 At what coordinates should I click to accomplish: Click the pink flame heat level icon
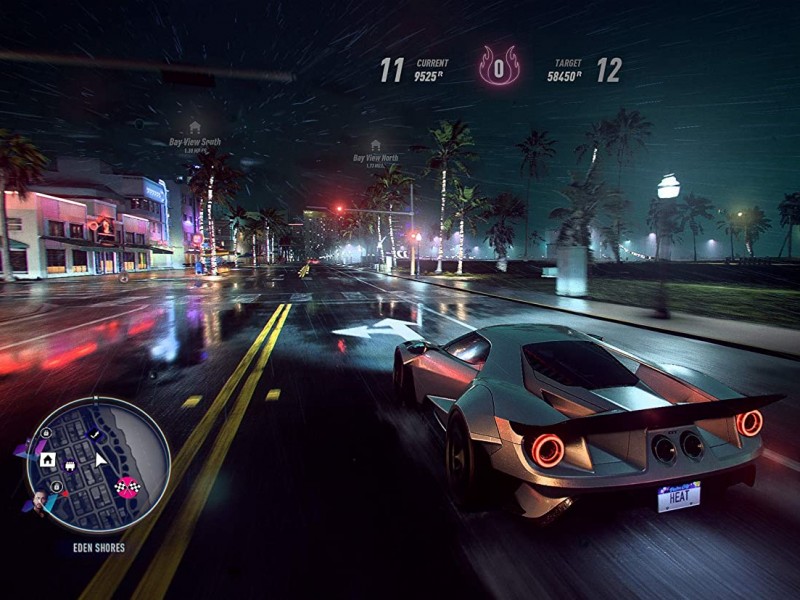click(499, 68)
